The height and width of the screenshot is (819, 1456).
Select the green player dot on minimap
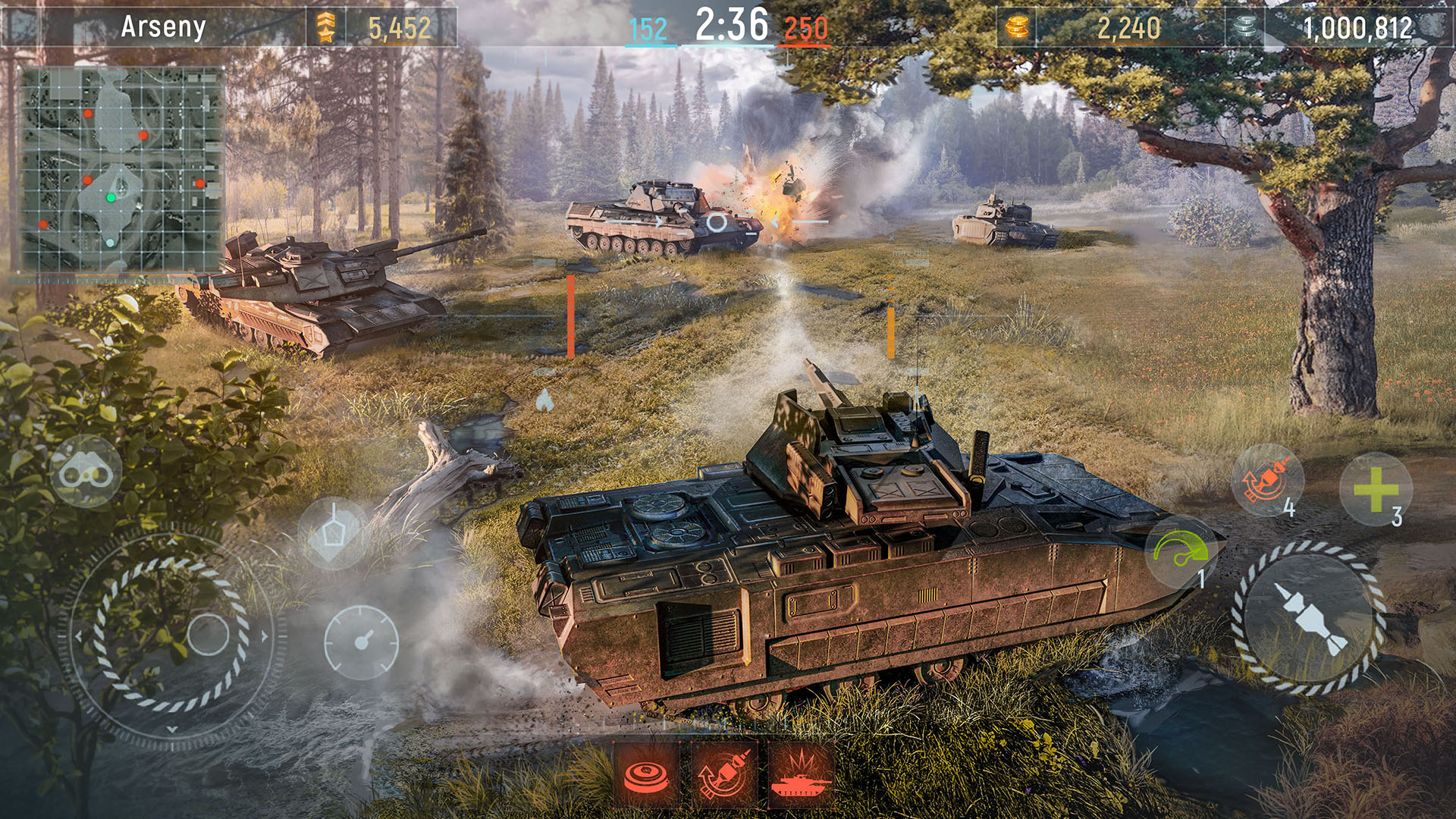coord(109,197)
